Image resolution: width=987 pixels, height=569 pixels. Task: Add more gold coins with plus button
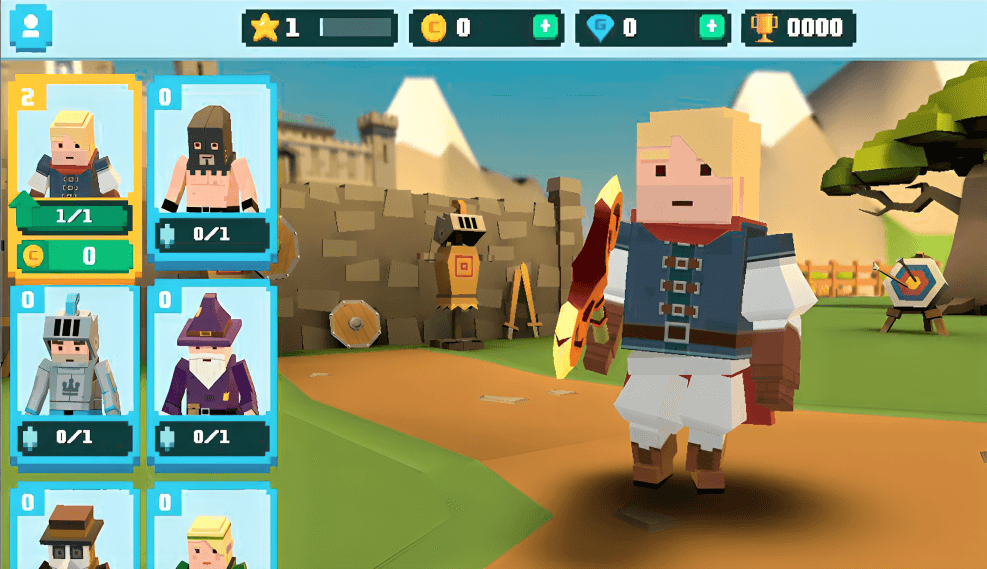pos(545,28)
